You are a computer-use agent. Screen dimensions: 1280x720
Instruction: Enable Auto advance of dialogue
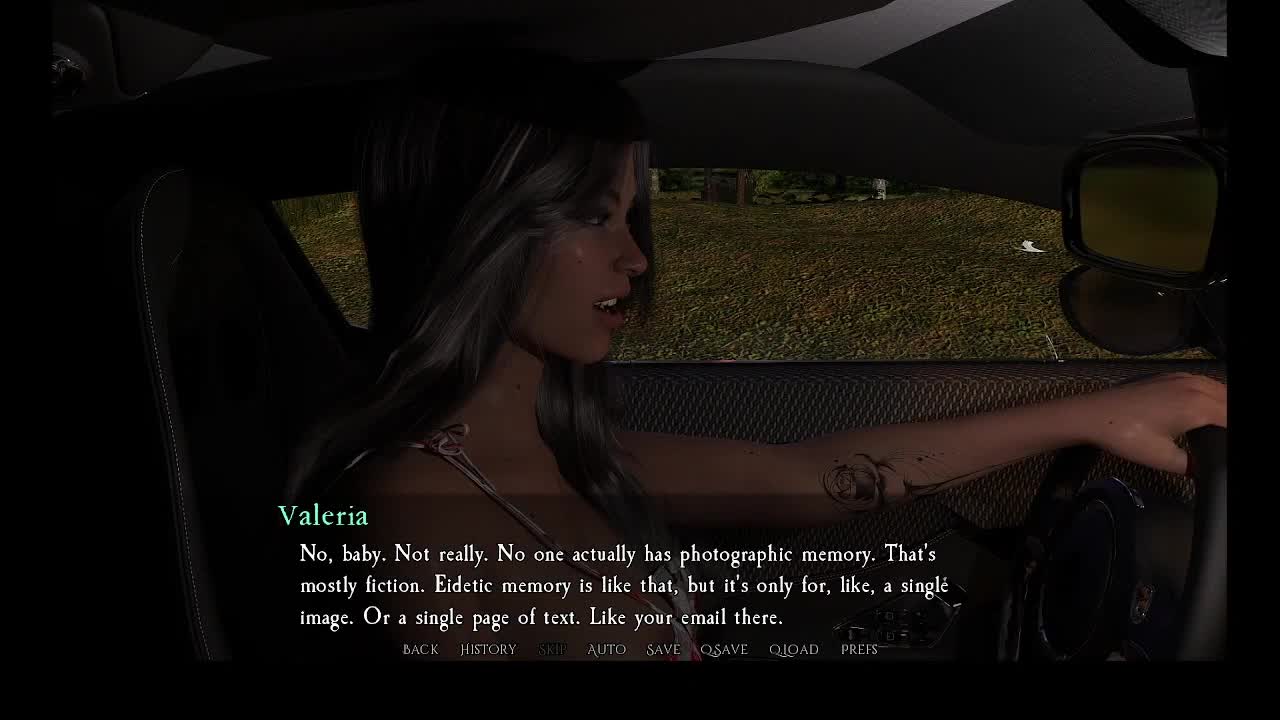606,650
